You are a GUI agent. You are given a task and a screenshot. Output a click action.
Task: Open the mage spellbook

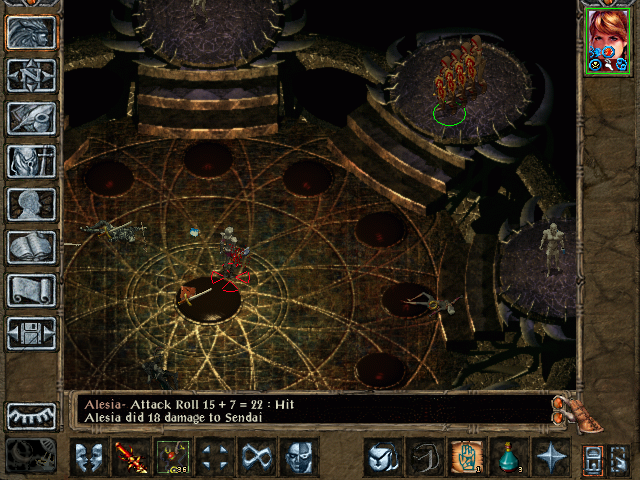[x=32, y=247]
